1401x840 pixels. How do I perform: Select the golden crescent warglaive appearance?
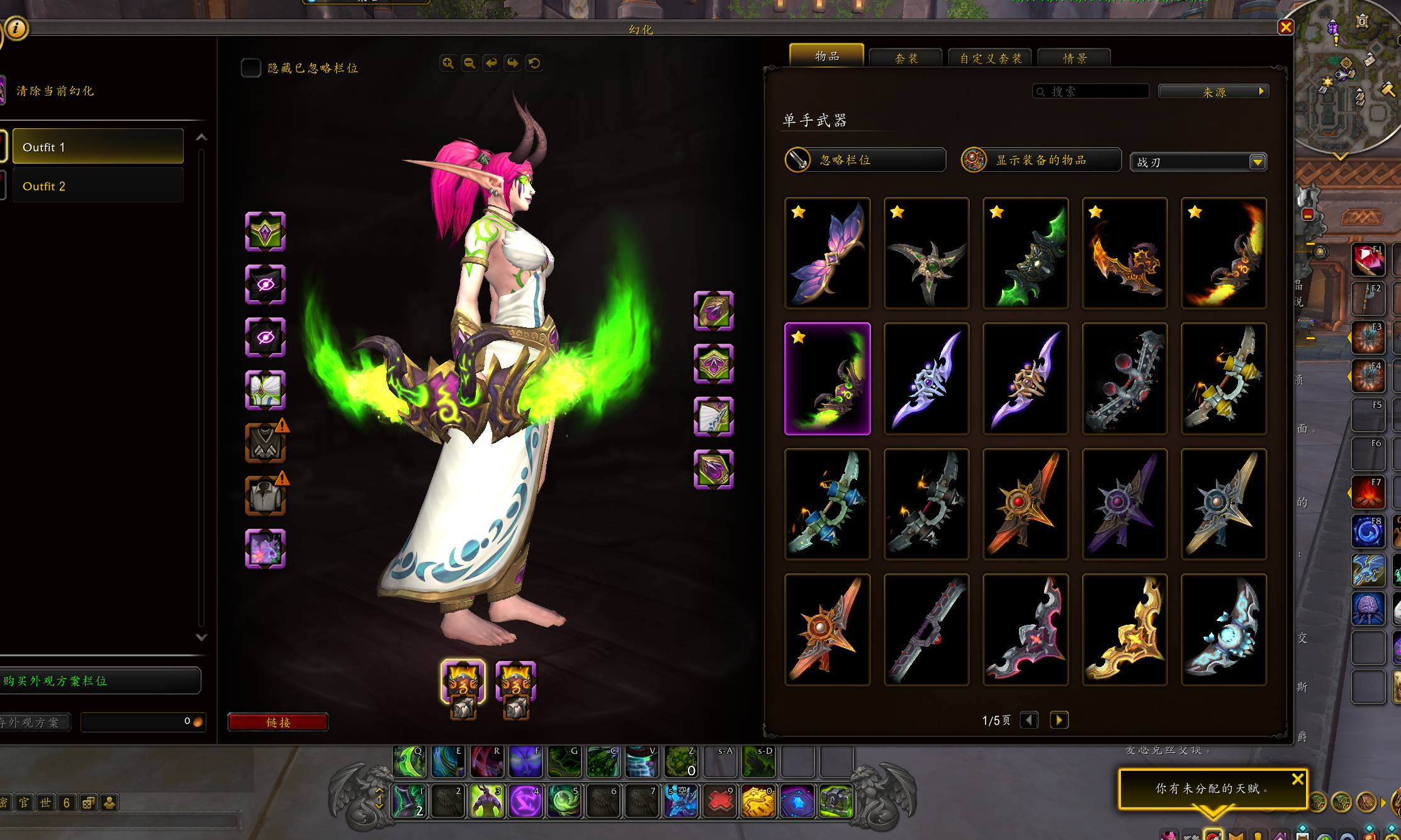tap(1125, 629)
